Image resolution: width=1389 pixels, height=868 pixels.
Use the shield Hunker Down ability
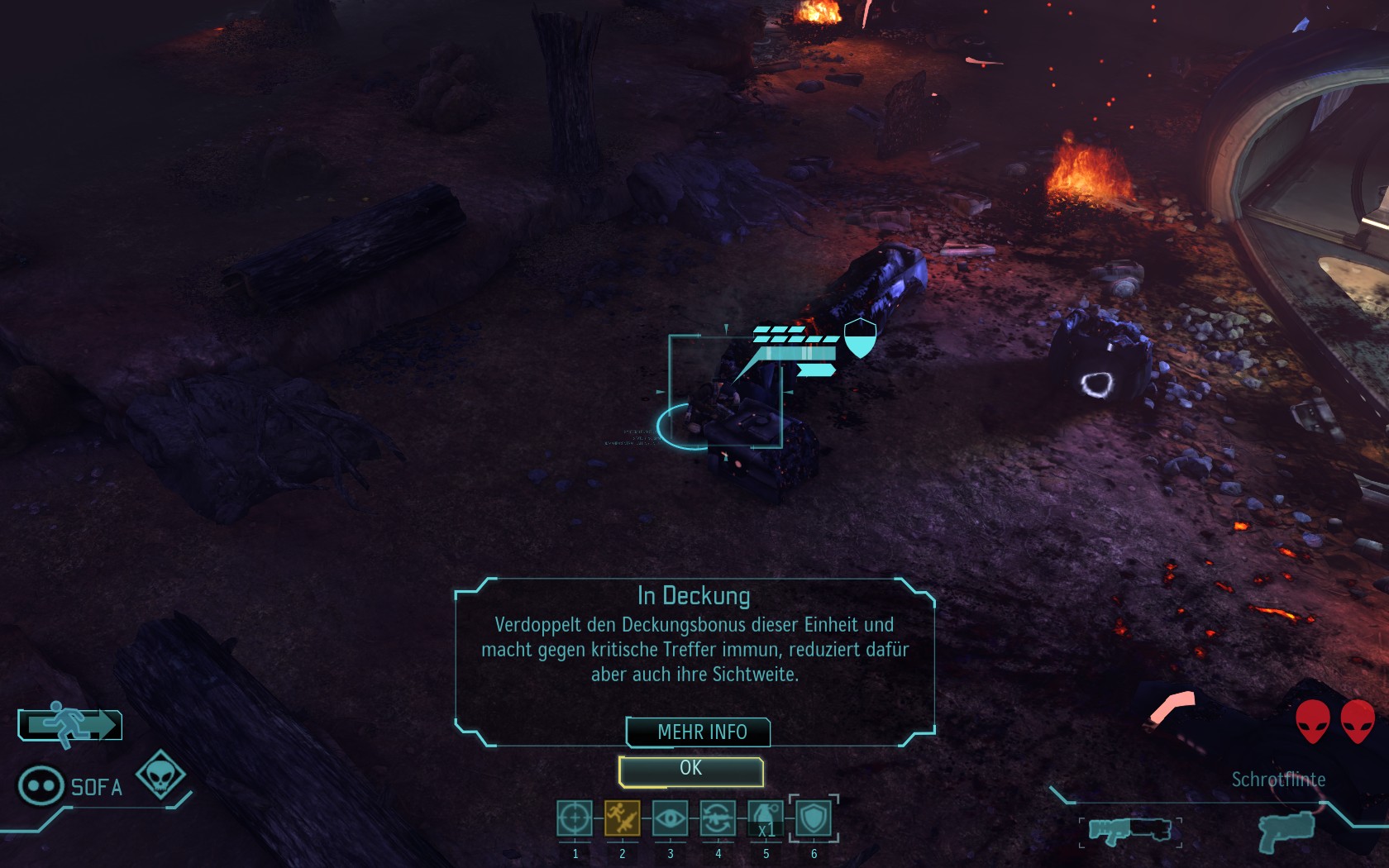[814, 818]
